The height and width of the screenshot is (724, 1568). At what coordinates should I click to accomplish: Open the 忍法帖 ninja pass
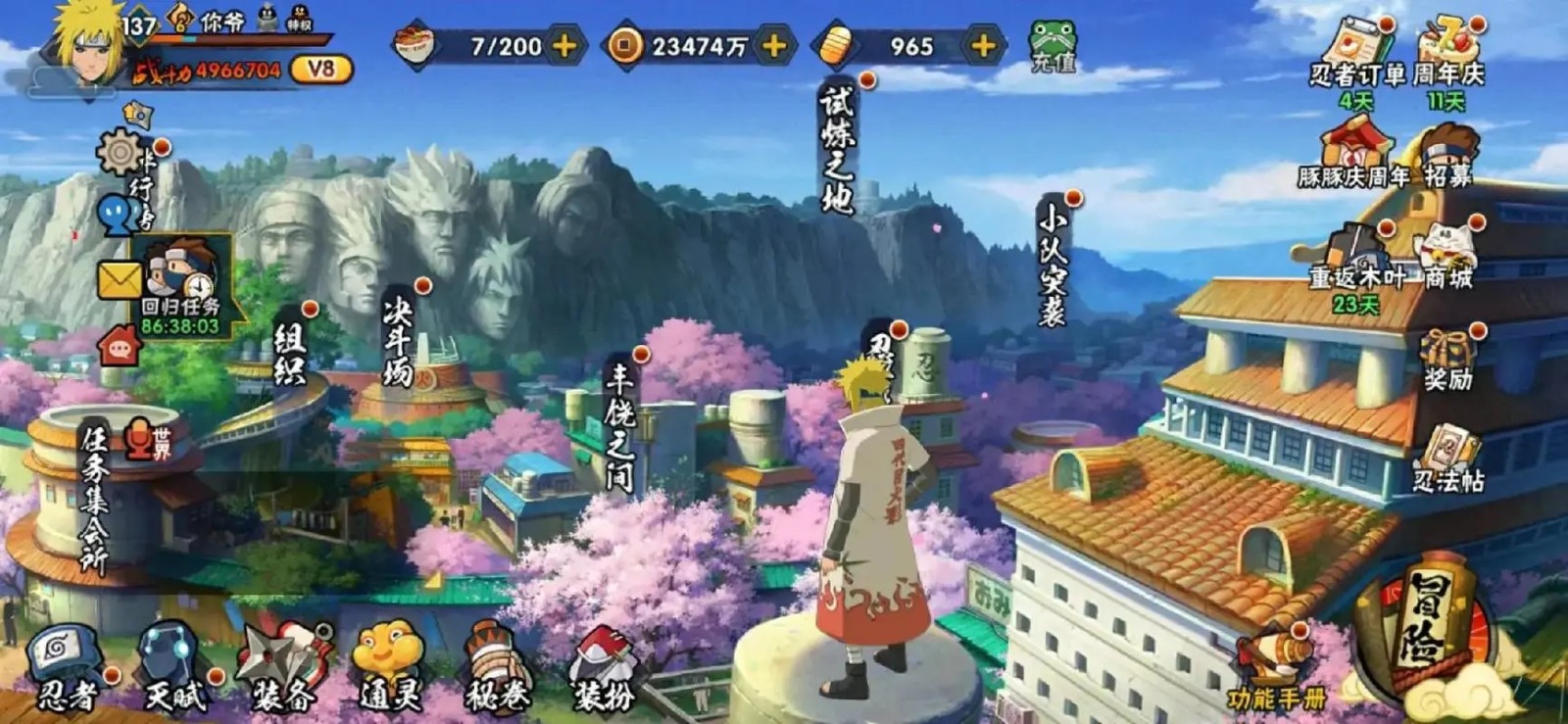(1447, 459)
